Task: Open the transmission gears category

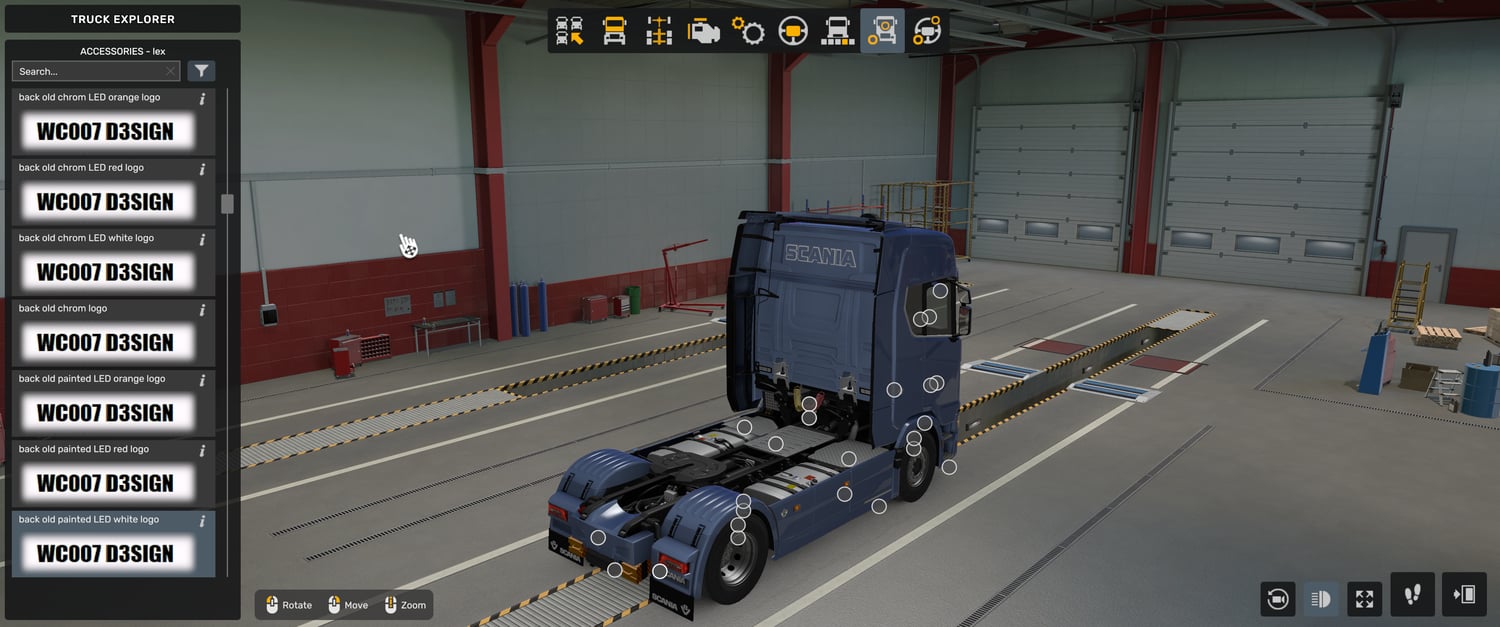Action: pos(748,31)
